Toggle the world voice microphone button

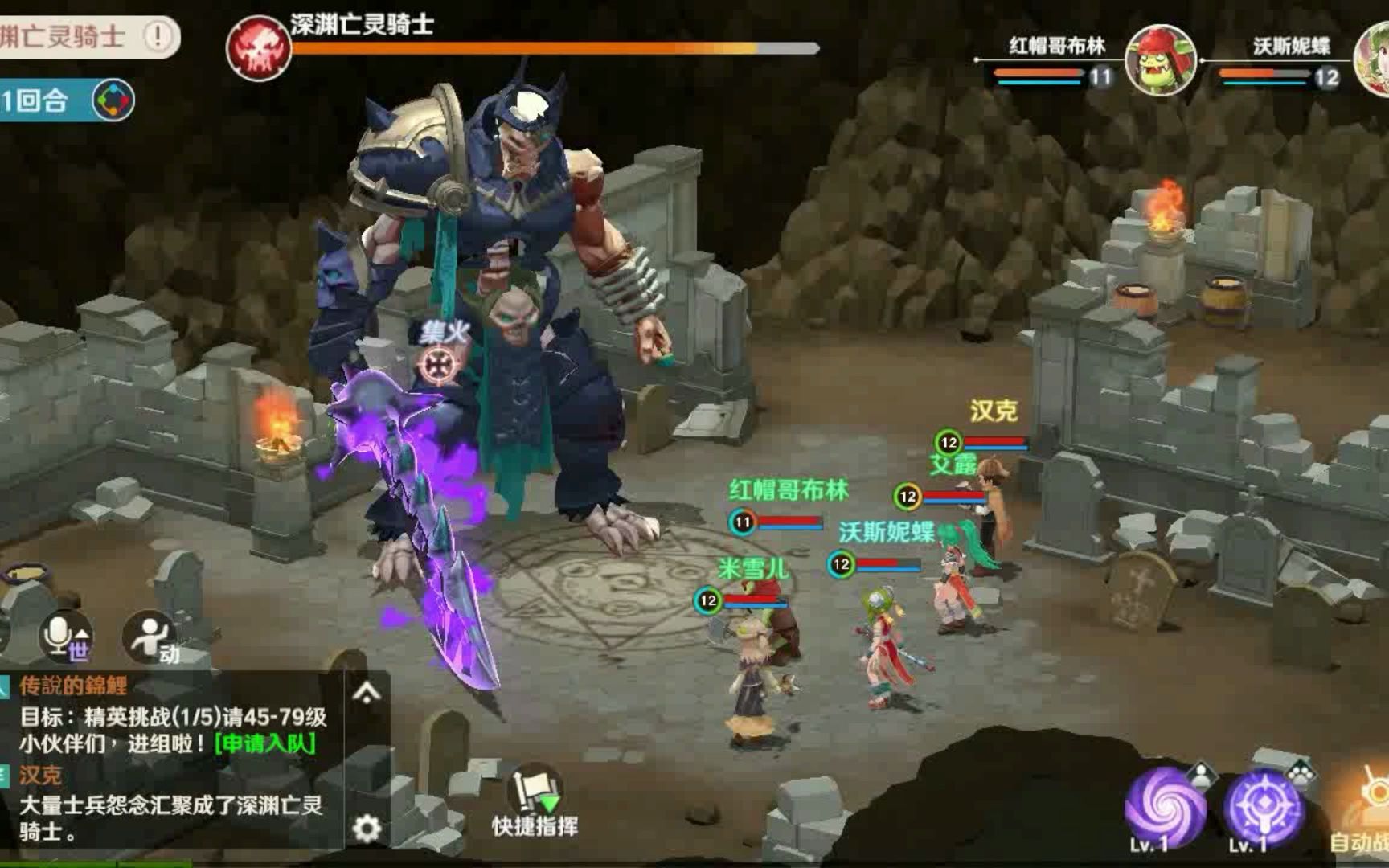(66, 637)
